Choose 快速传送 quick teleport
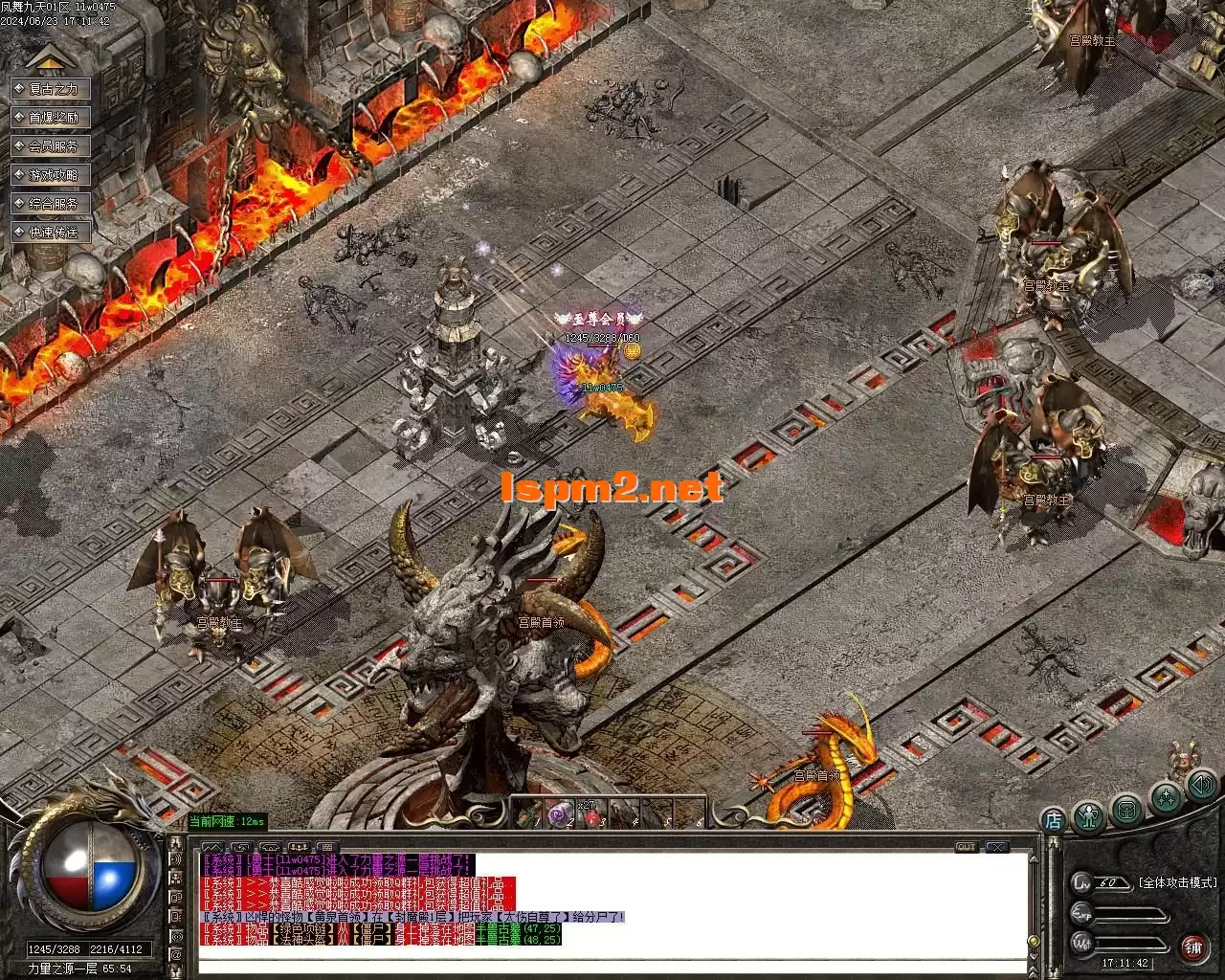This screenshot has height=980, width=1225. point(52,233)
